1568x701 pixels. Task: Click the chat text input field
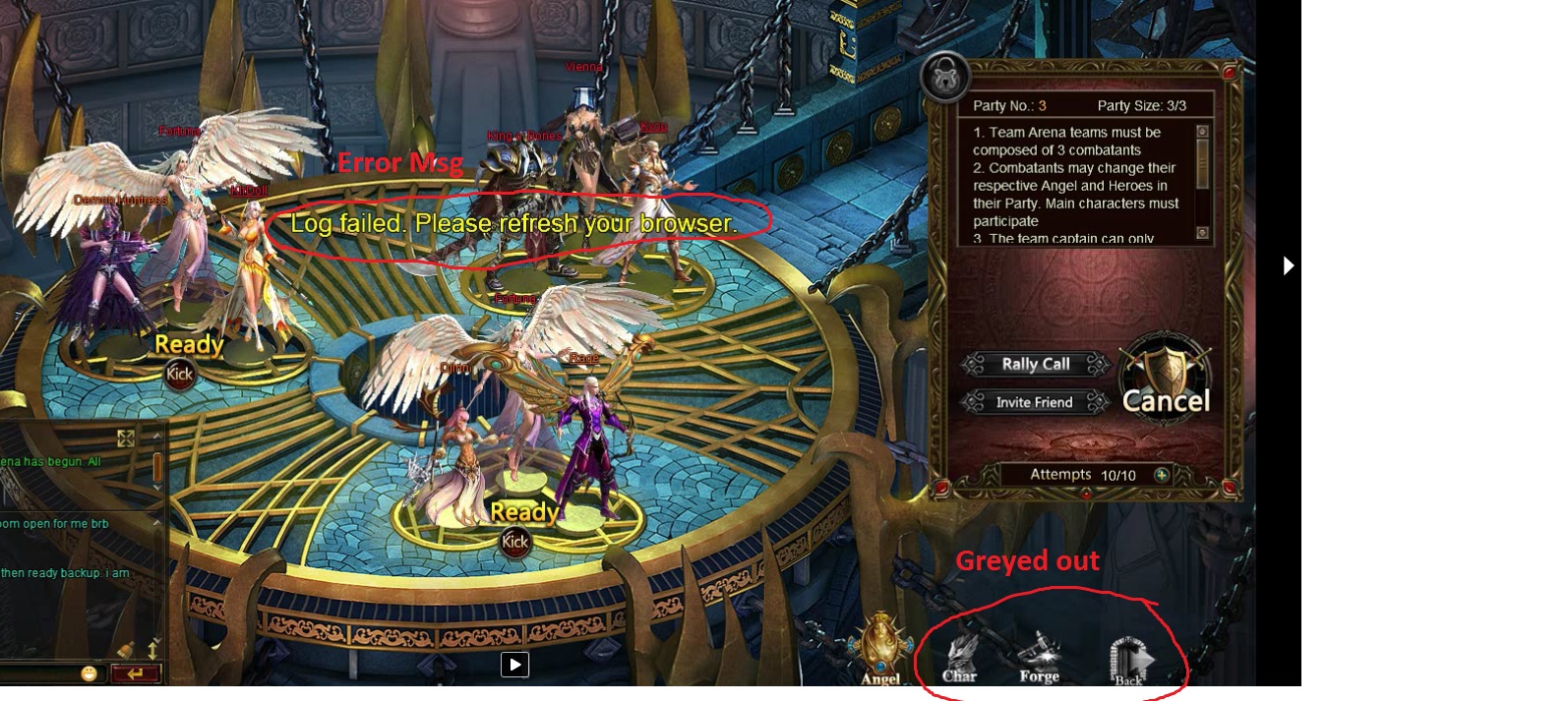click(39, 673)
